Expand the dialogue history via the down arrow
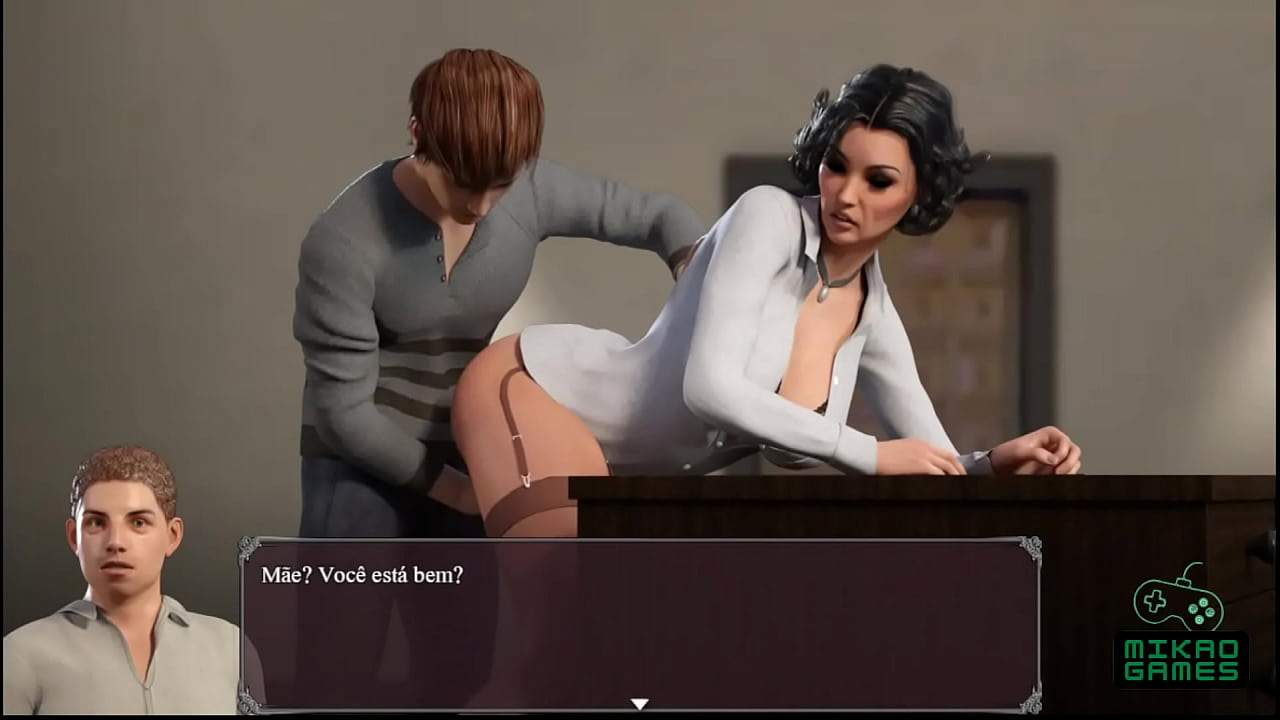 click(x=641, y=703)
